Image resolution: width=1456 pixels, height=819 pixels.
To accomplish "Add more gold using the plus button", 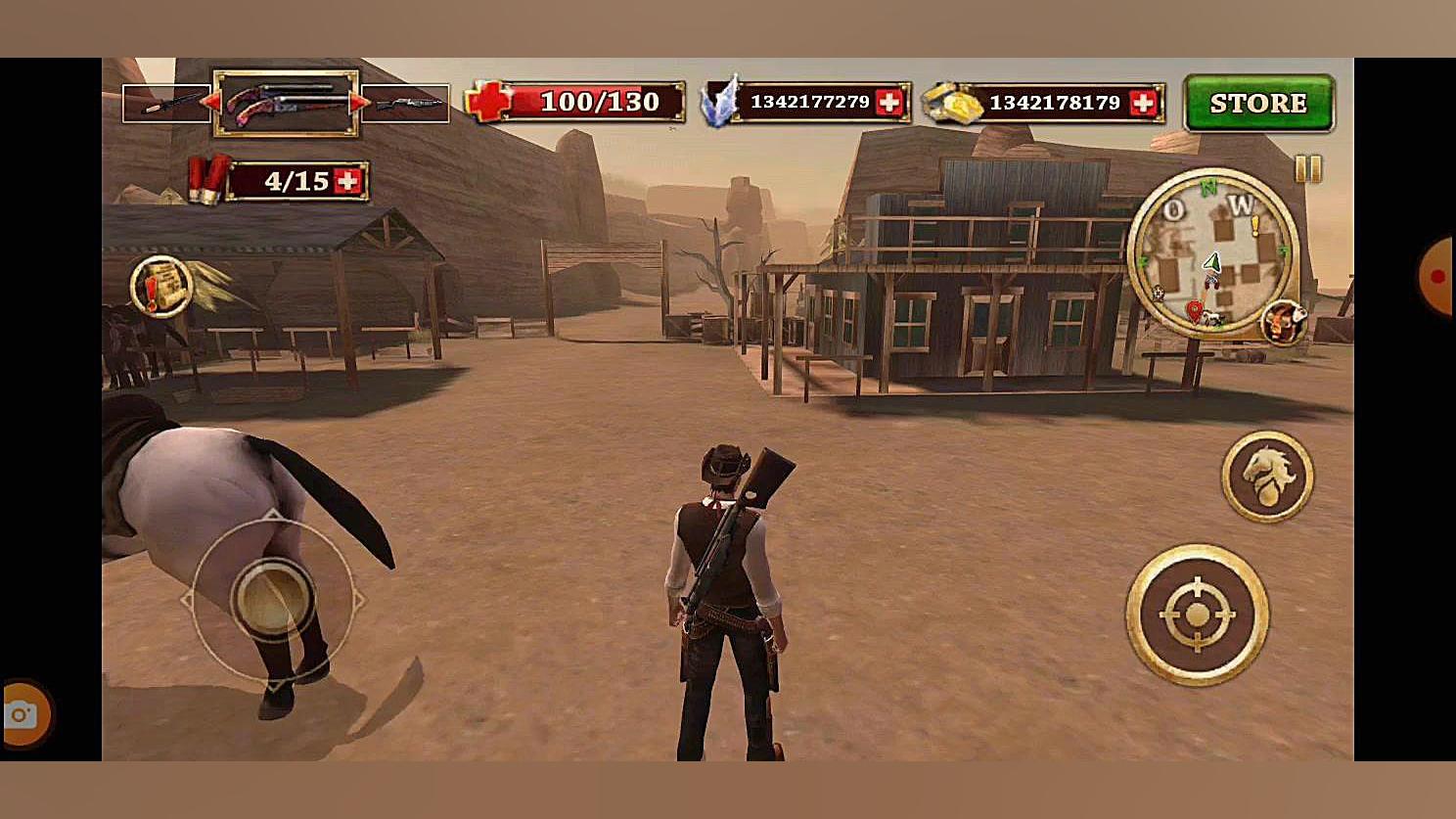I will tap(1143, 103).
